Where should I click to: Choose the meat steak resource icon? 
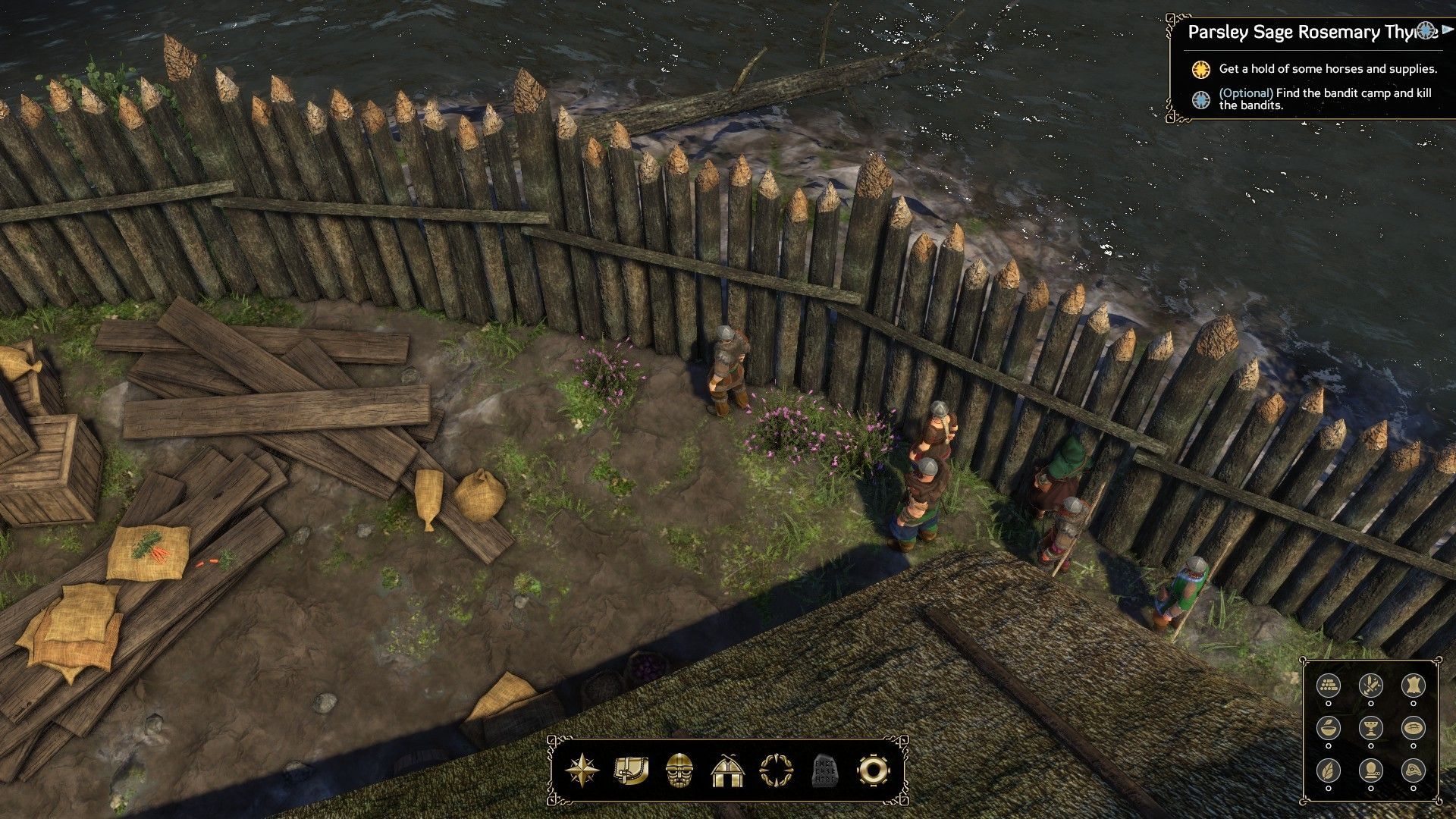click(1412, 769)
